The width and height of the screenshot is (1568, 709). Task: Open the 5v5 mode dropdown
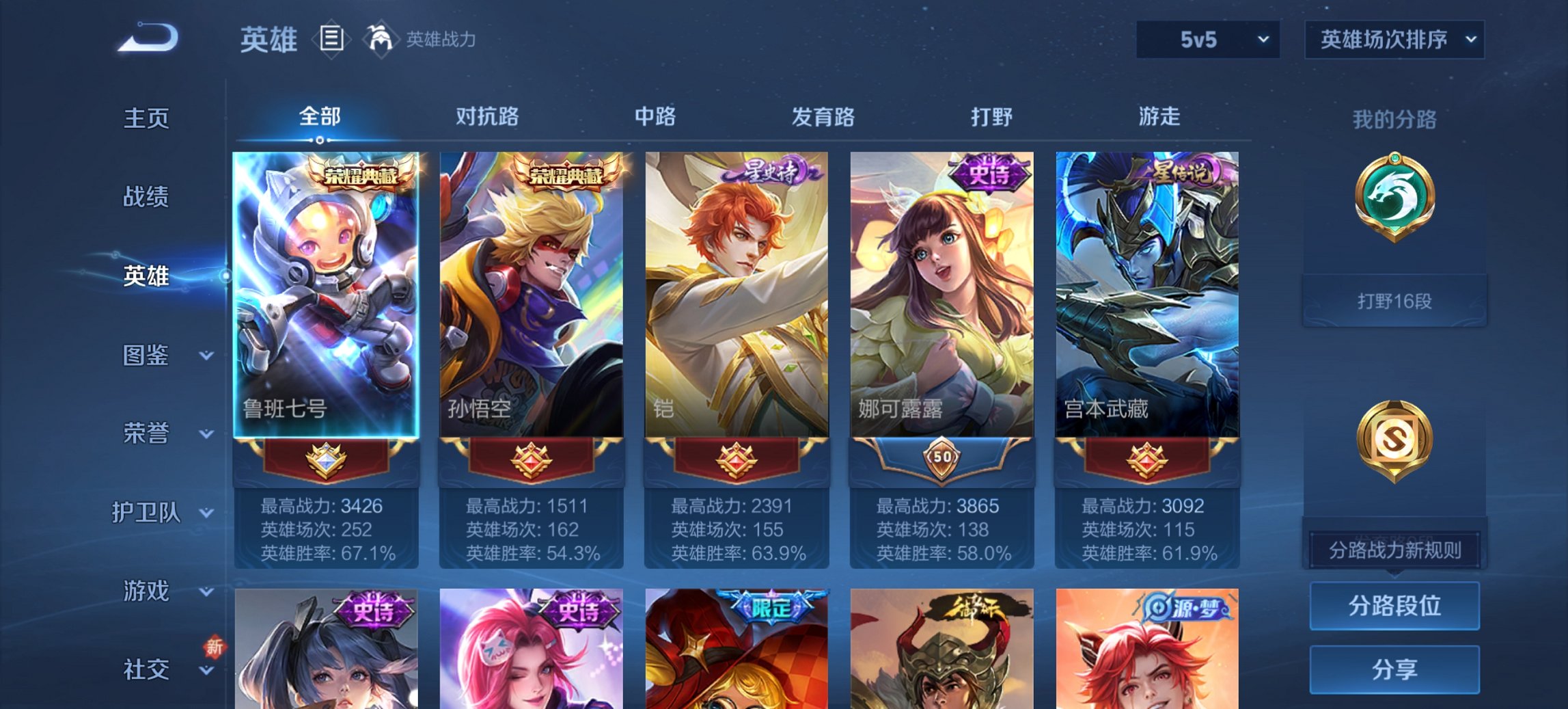[x=1207, y=40]
